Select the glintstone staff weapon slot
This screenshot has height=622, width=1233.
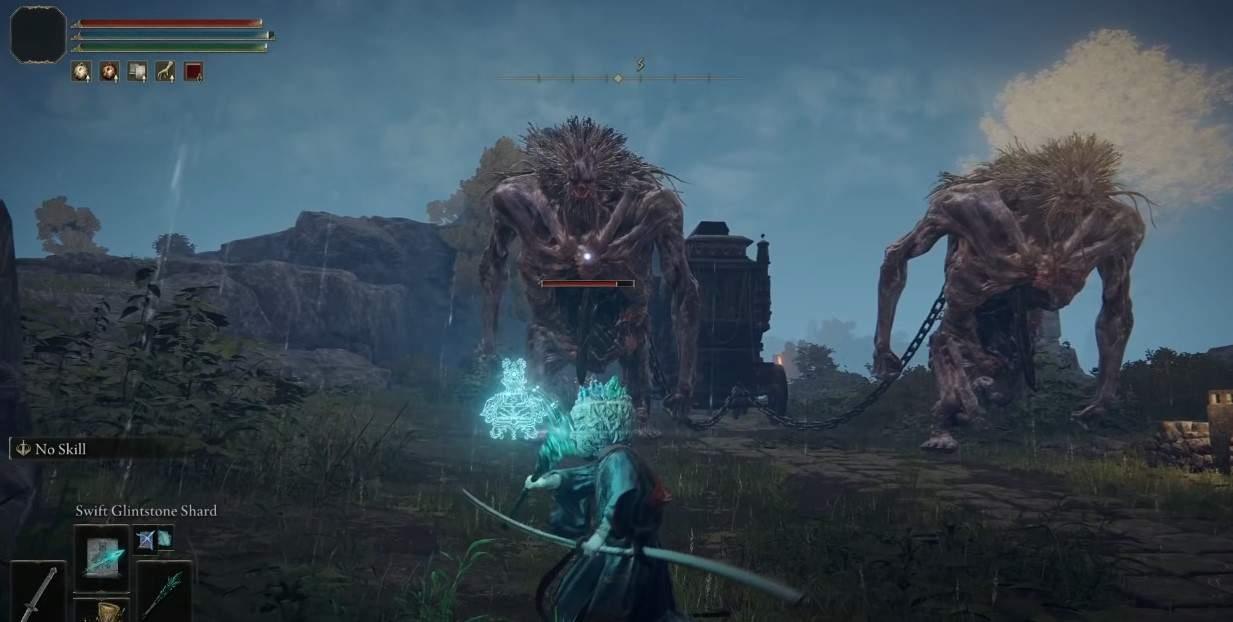[164, 592]
